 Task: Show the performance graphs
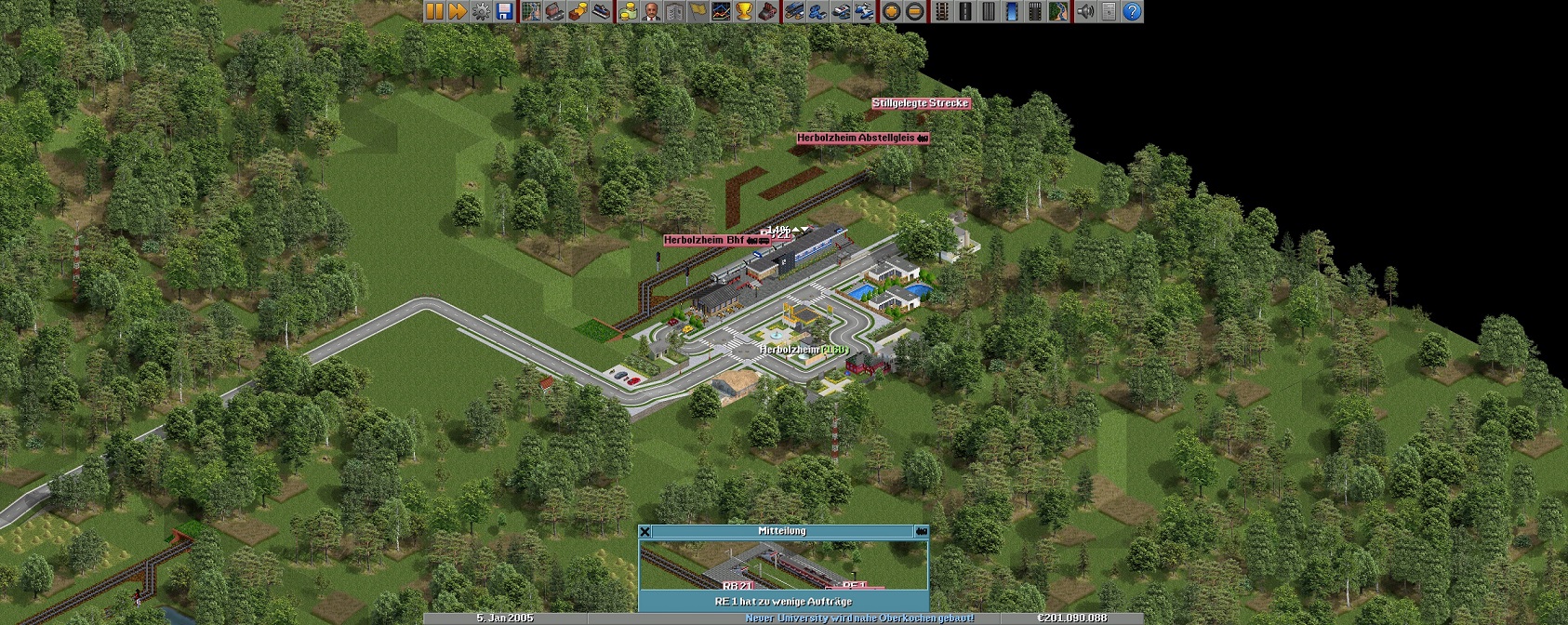pos(721,11)
